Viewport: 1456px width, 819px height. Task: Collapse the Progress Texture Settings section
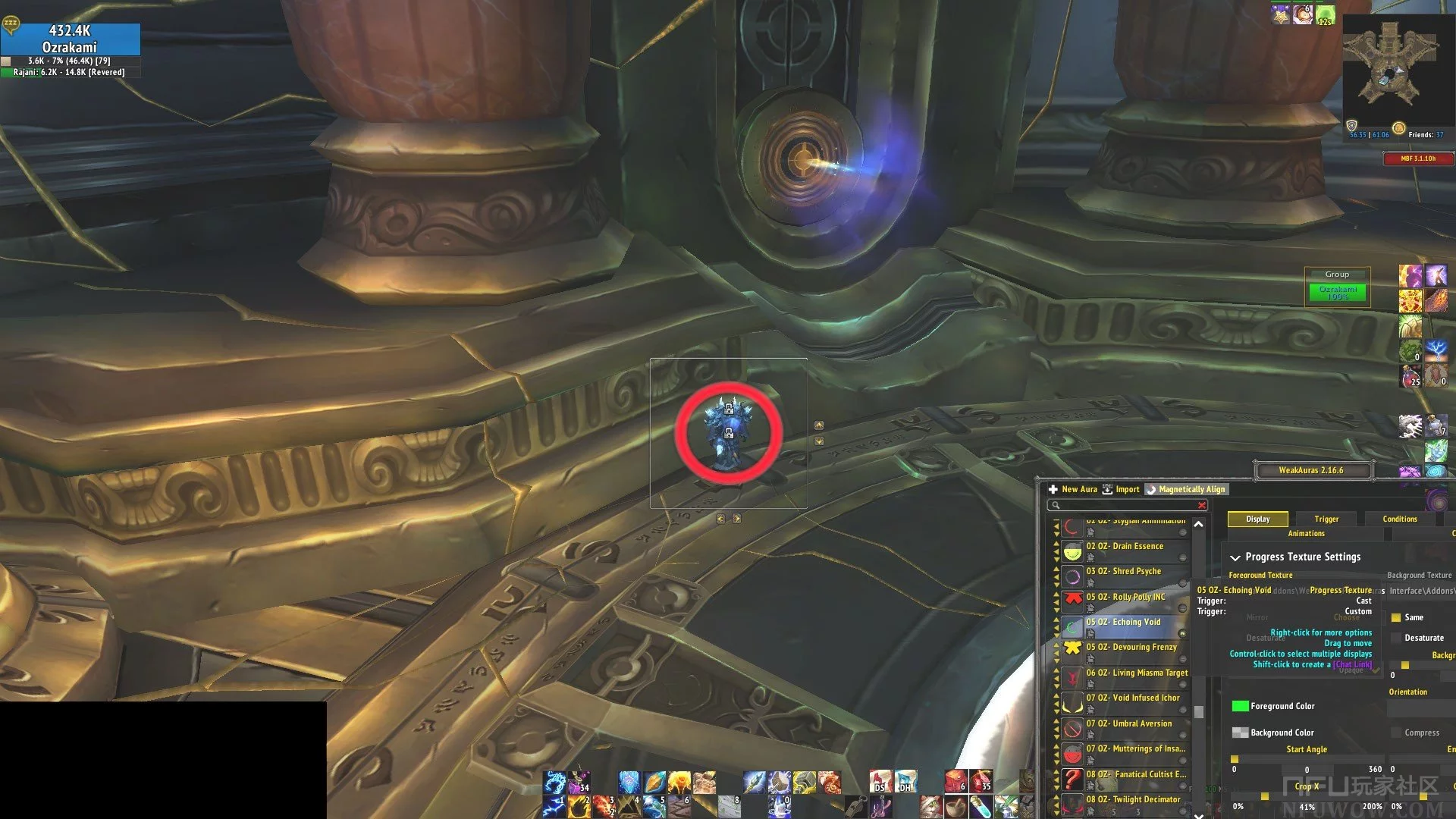click(1235, 557)
